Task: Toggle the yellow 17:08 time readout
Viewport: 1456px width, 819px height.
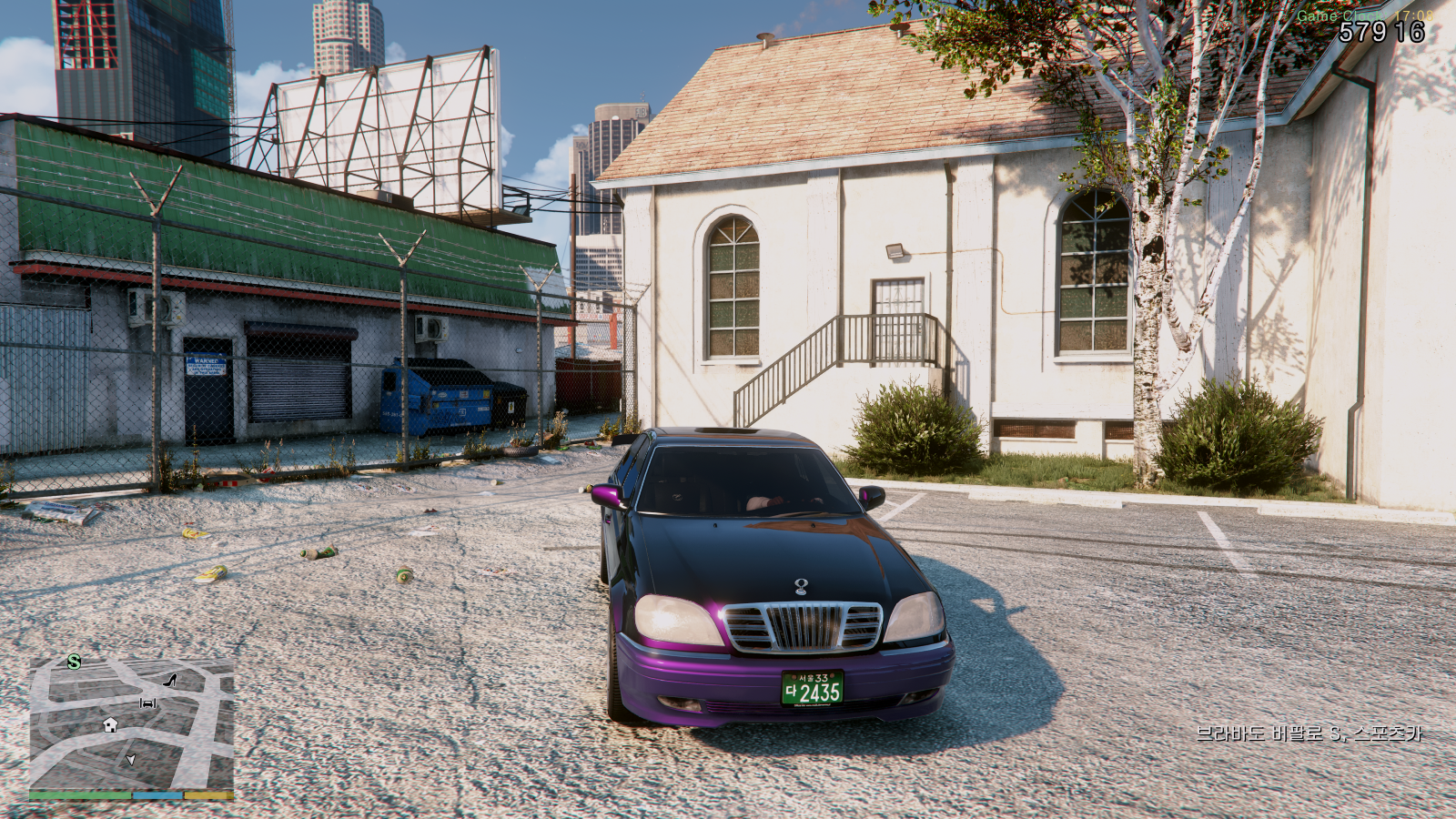Action: click(x=1414, y=15)
